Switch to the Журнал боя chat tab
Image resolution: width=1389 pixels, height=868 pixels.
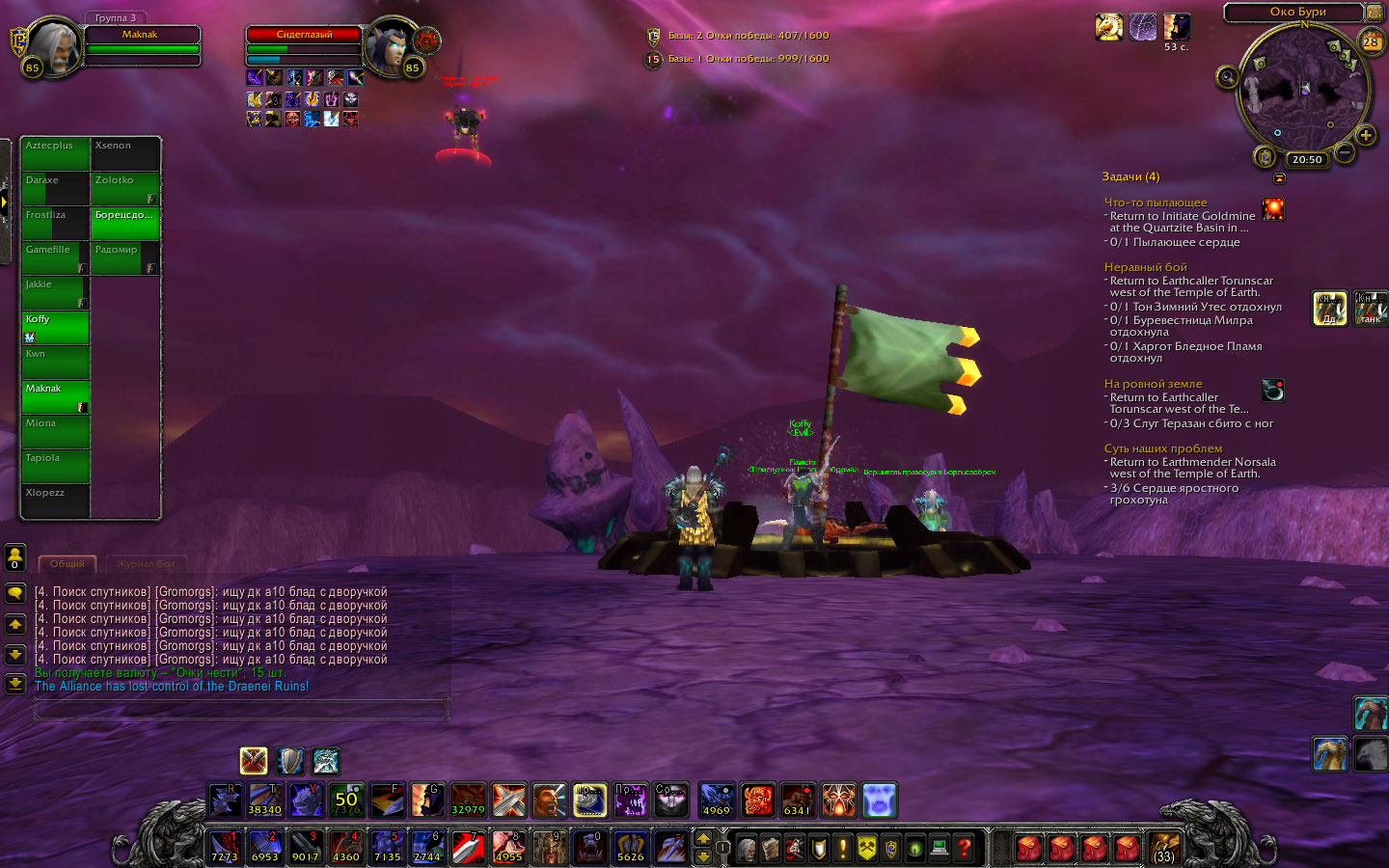pyautogui.click(x=146, y=564)
